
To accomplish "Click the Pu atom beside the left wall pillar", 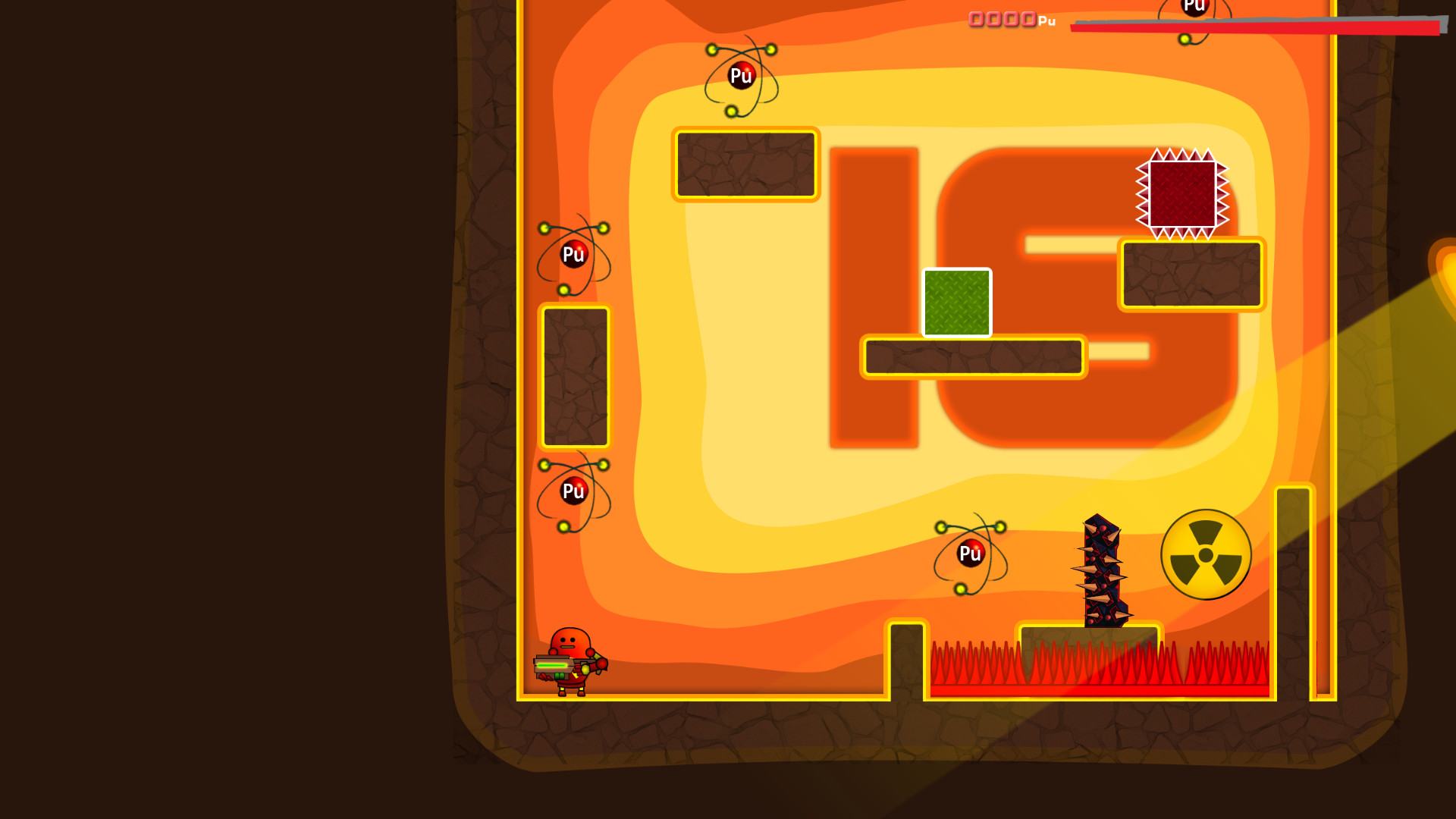I will coord(574,254).
